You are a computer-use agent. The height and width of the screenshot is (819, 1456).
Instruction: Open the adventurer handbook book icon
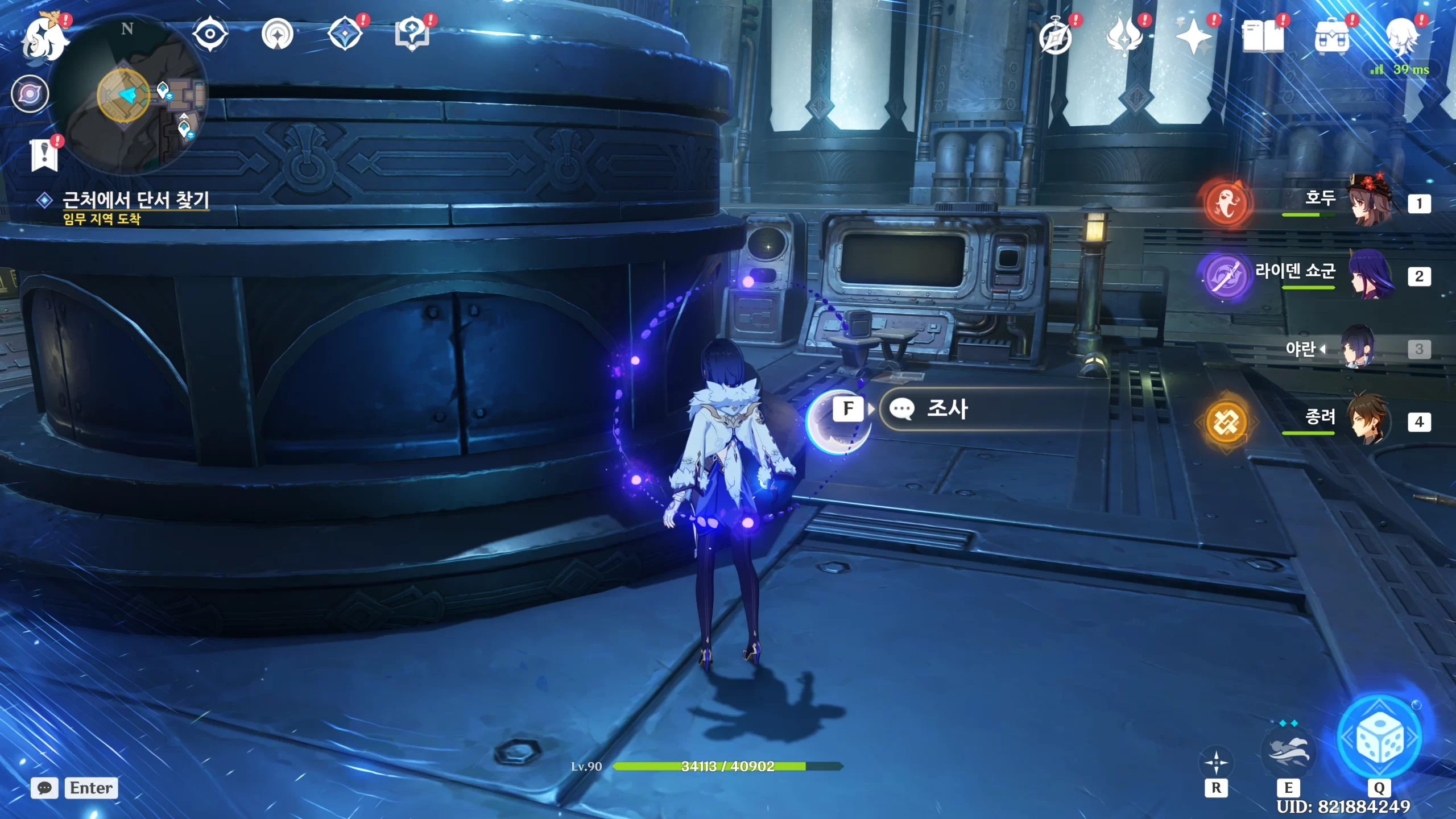[1263, 38]
